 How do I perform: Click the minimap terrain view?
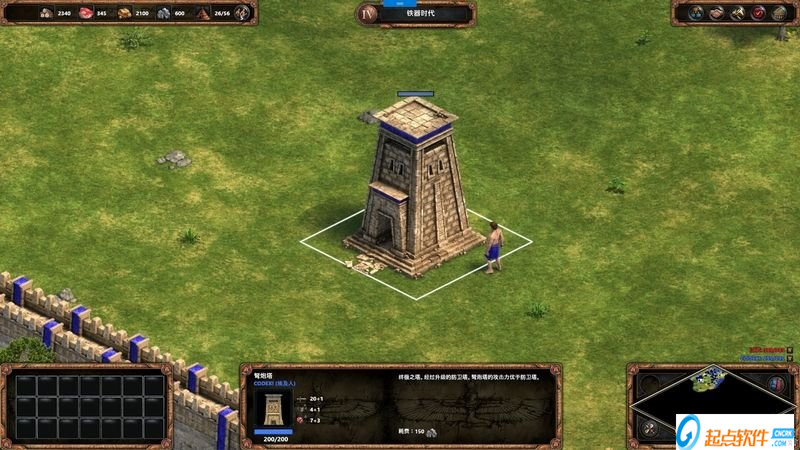click(x=713, y=382)
